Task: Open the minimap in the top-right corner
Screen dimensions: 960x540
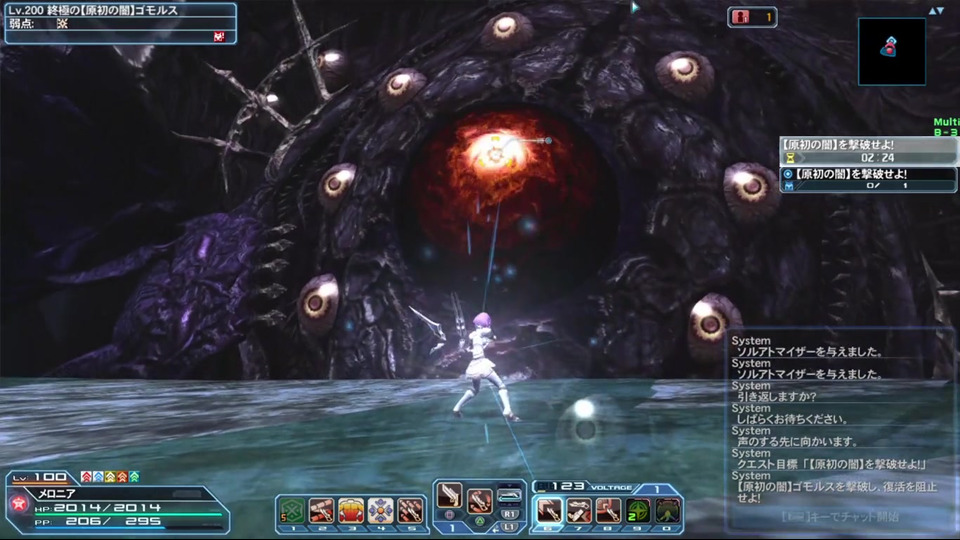Action: [x=891, y=51]
